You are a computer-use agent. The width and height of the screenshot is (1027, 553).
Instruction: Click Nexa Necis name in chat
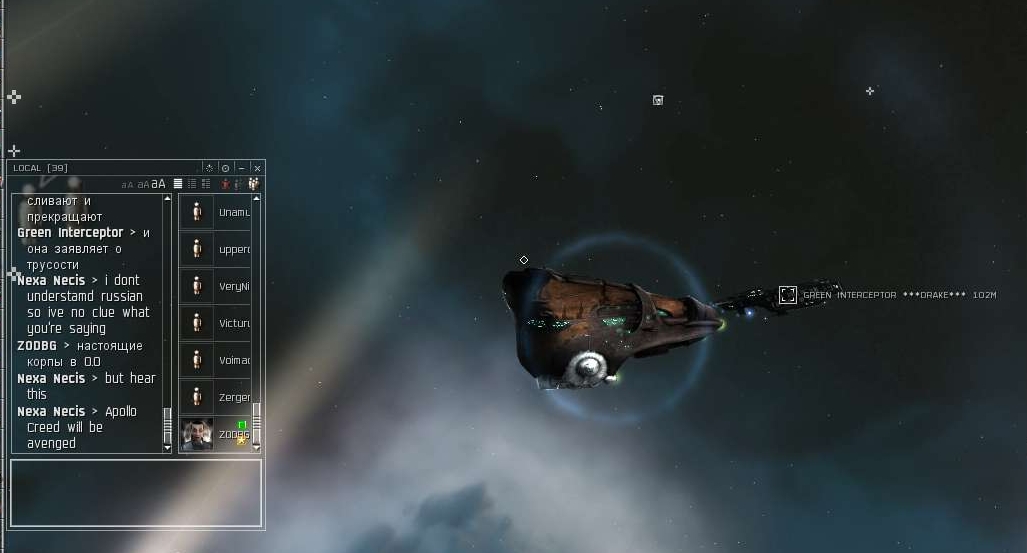click(51, 281)
